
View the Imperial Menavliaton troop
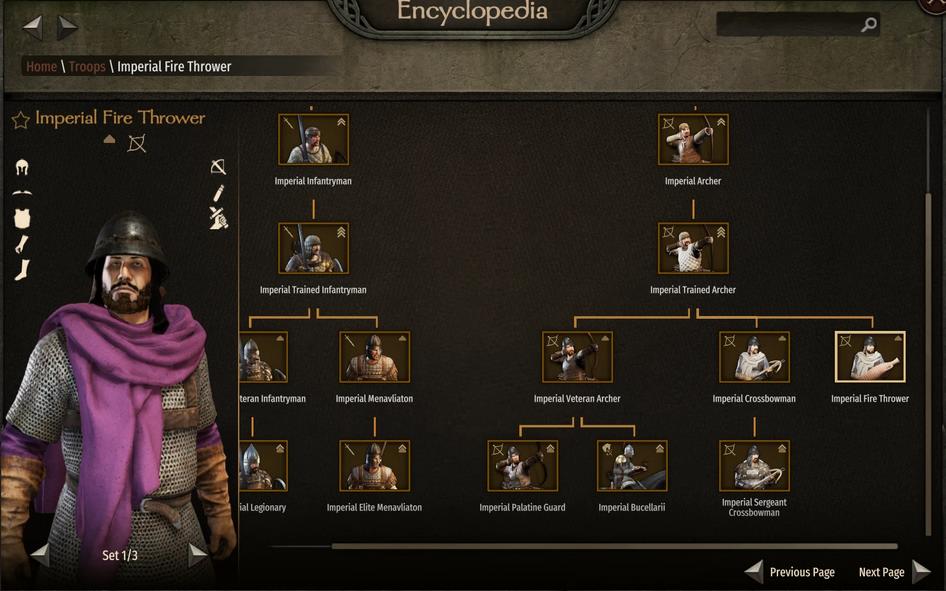(374, 357)
